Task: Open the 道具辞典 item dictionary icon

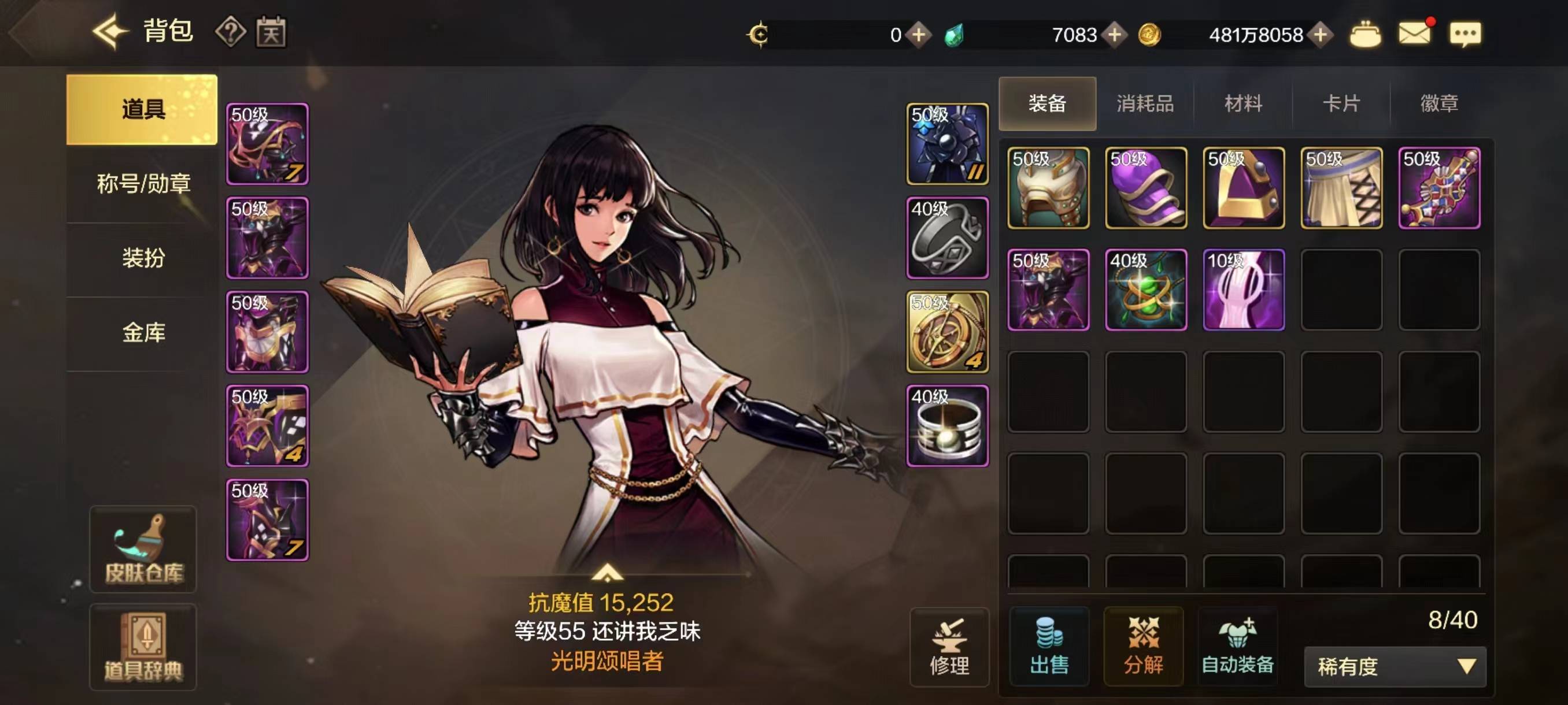Action: pos(143,648)
